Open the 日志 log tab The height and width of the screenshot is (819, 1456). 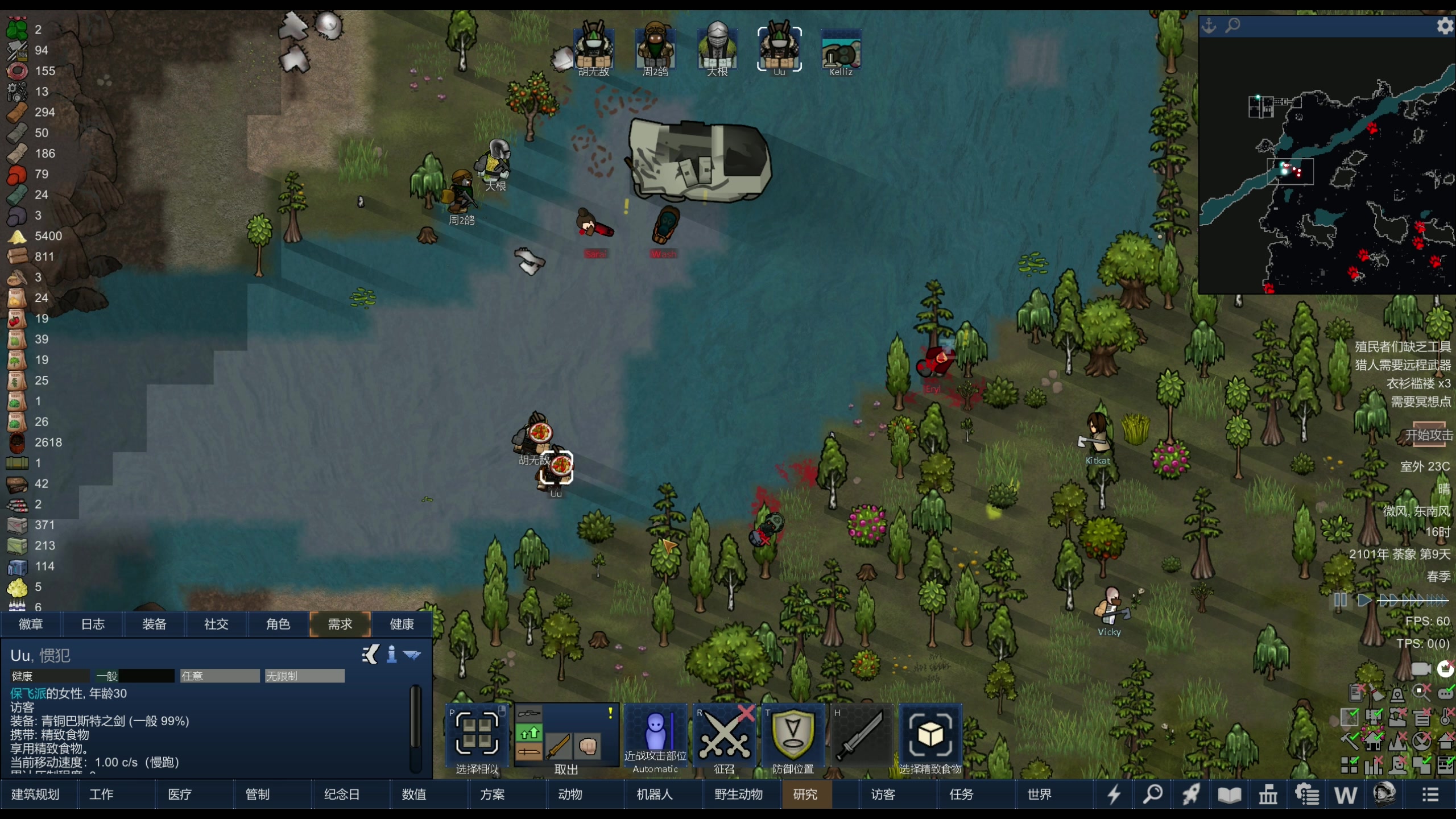coord(93,624)
